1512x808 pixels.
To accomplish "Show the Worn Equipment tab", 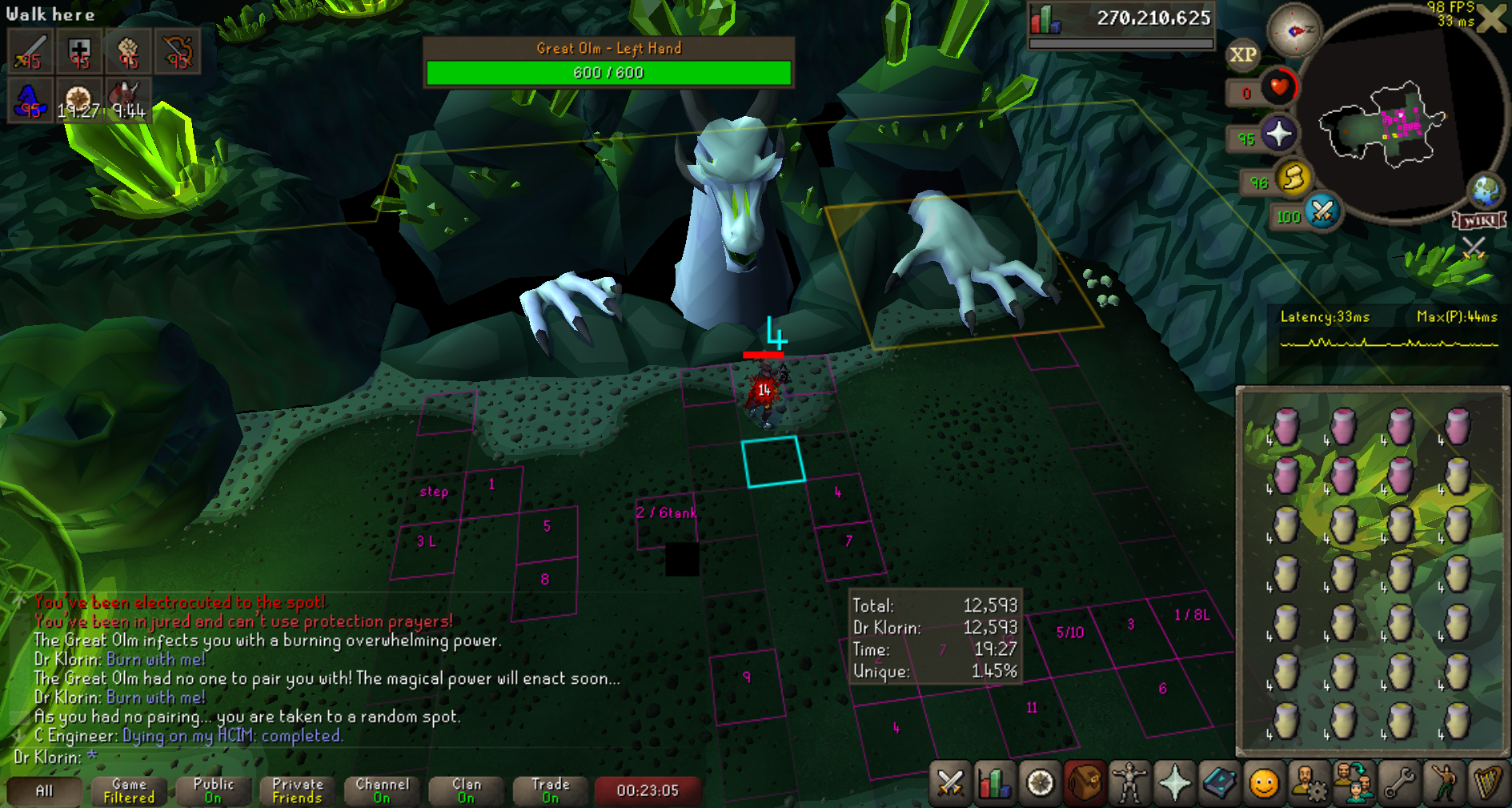I will tap(1129, 782).
